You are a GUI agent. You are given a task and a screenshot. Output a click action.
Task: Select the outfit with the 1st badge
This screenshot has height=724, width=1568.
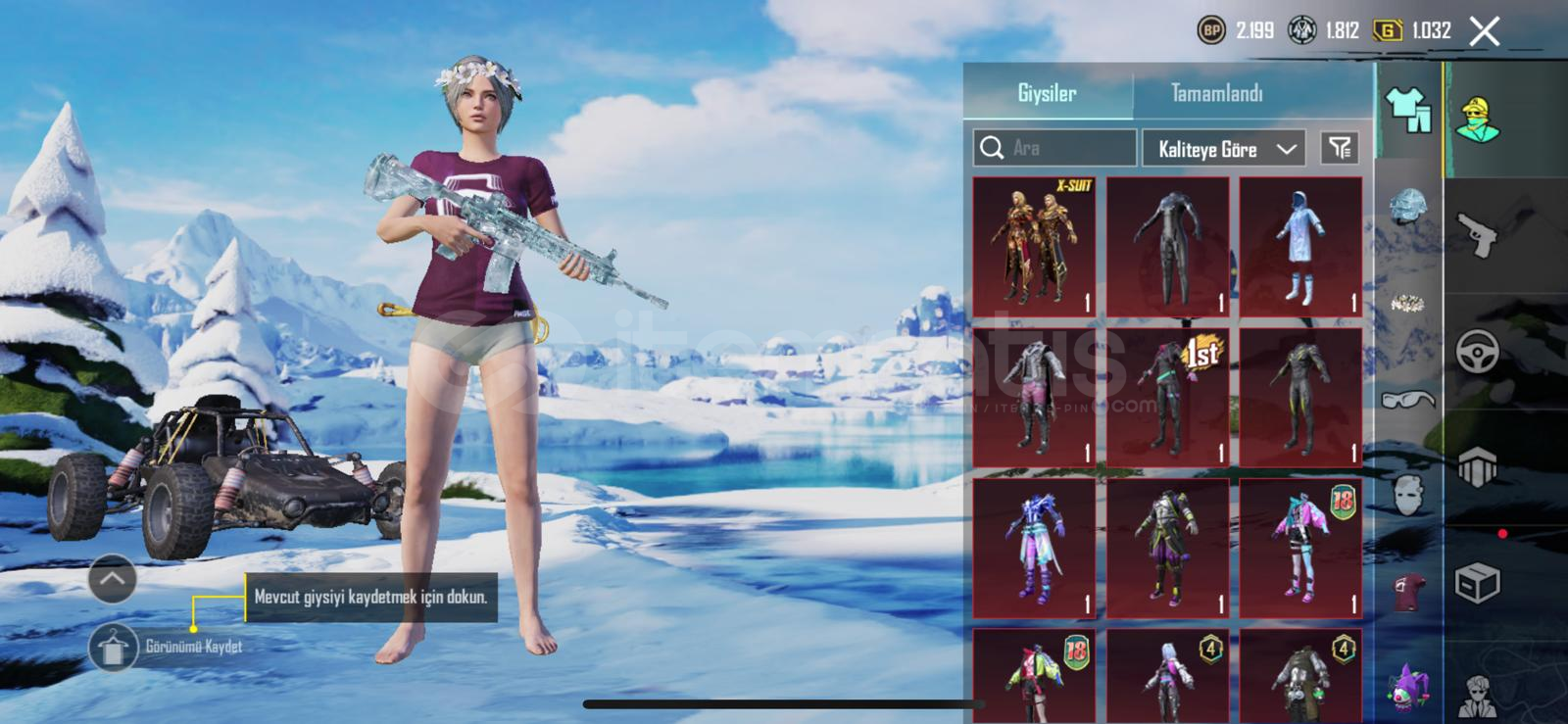click(1168, 398)
